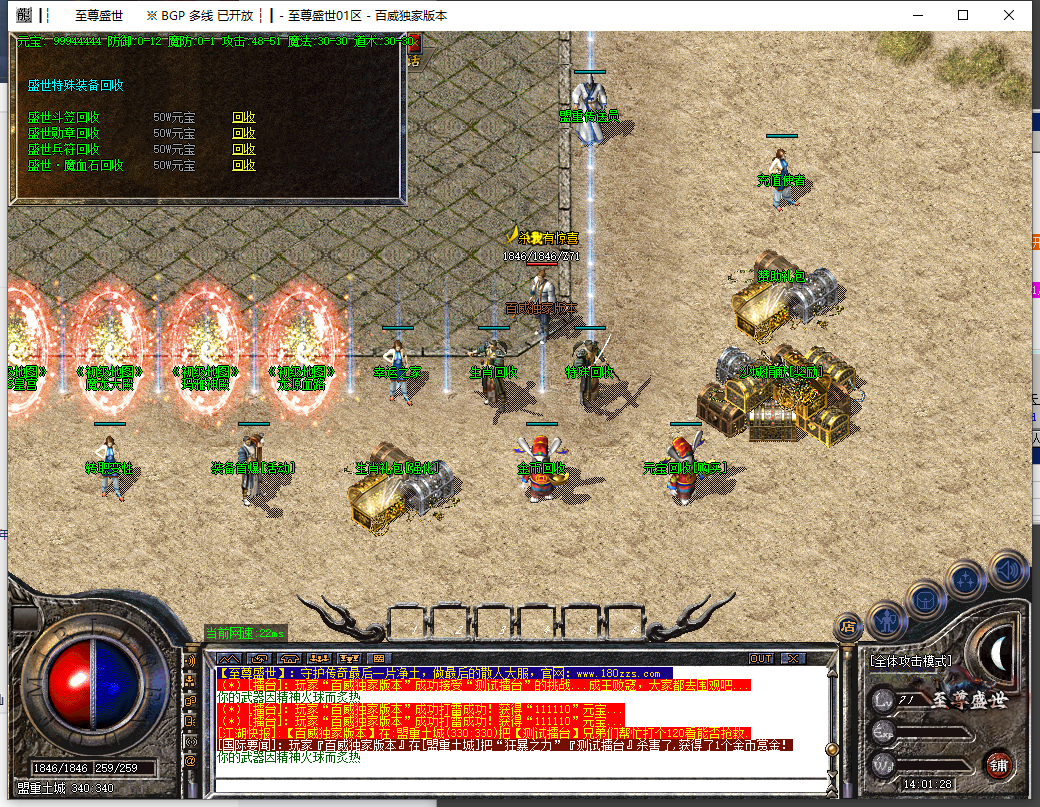Screen dimensions: 1040x807
Task: Click 回收 next to 盛世勋章回收
Action: pyautogui.click(x=244, y=133)
